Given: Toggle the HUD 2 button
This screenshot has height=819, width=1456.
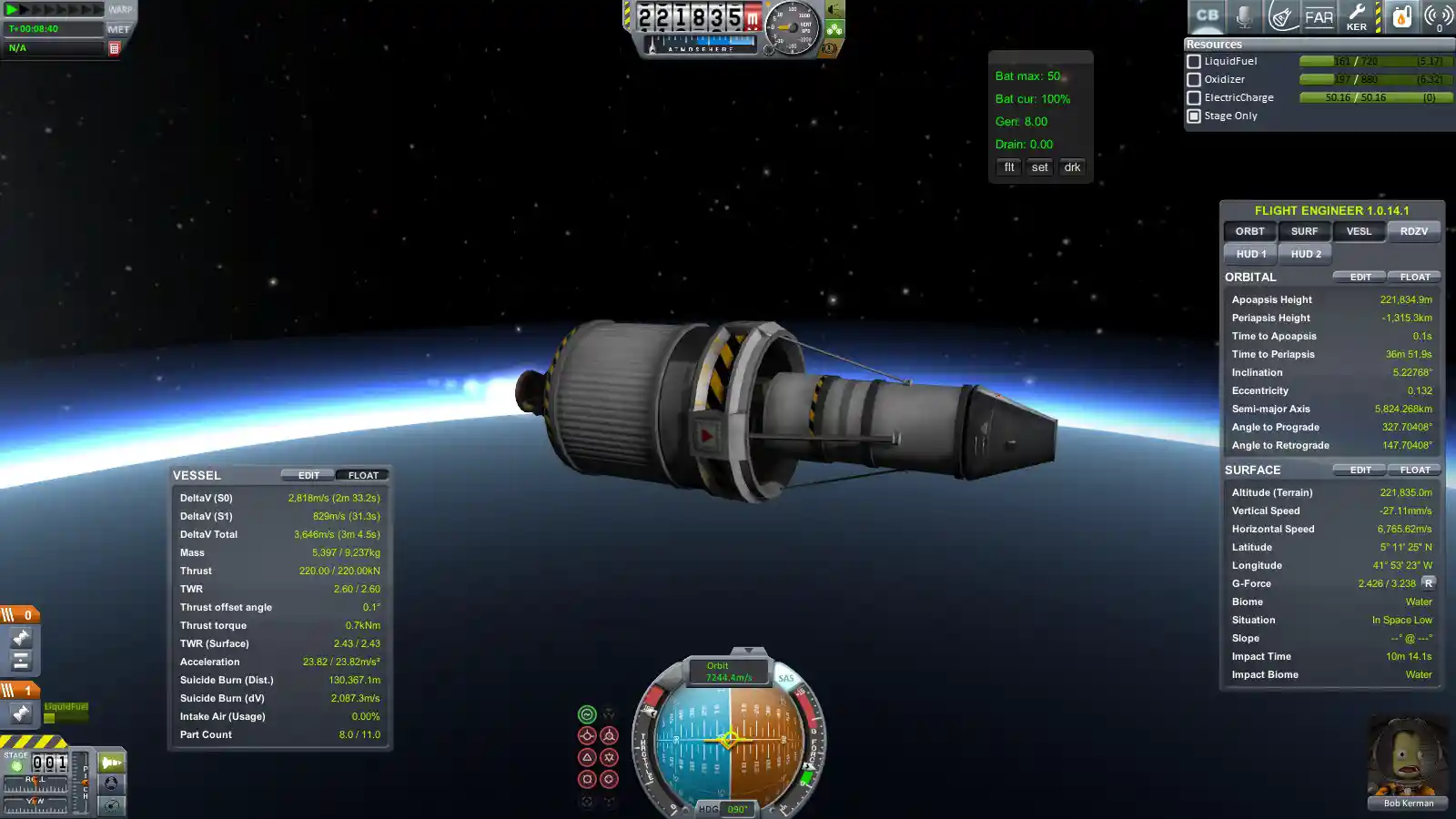Looking at the screenshot, I should coord(1305,254).
